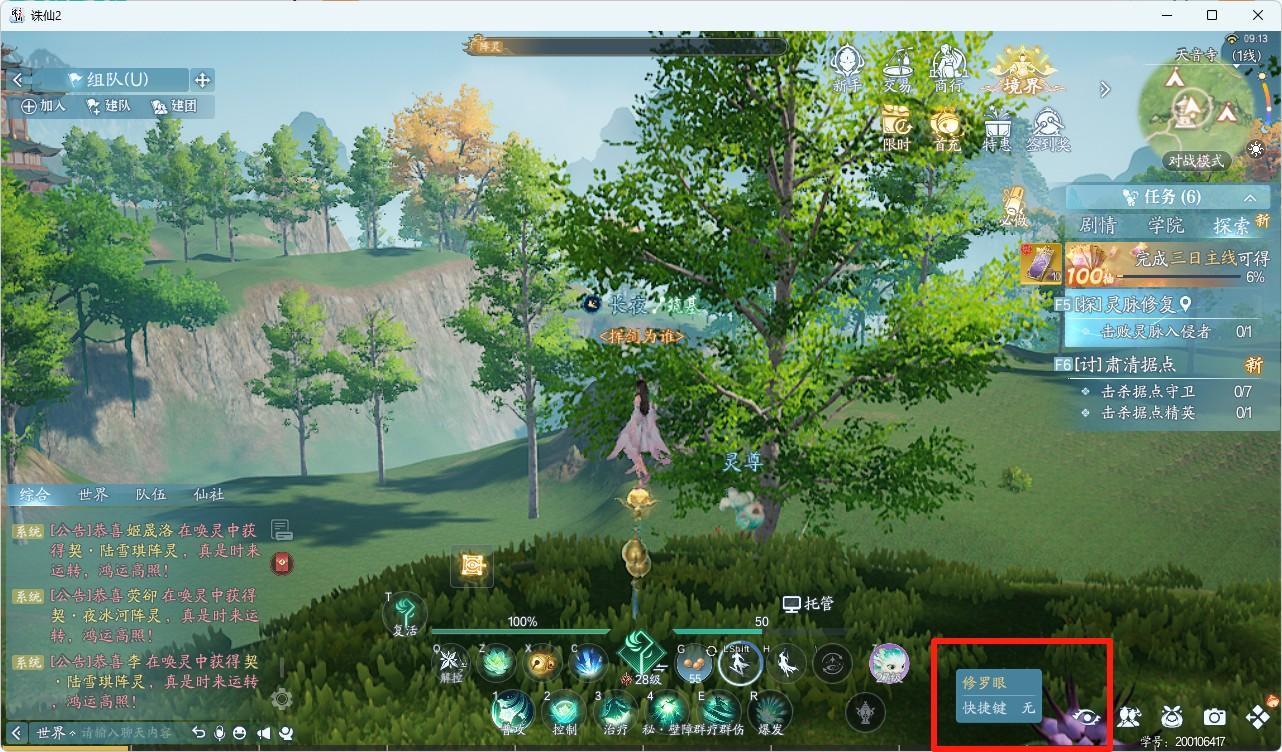The height and width of the screenshot is (752, 1282).
Task: Maximize the 诛仙2 game window
Action: 1212,15
